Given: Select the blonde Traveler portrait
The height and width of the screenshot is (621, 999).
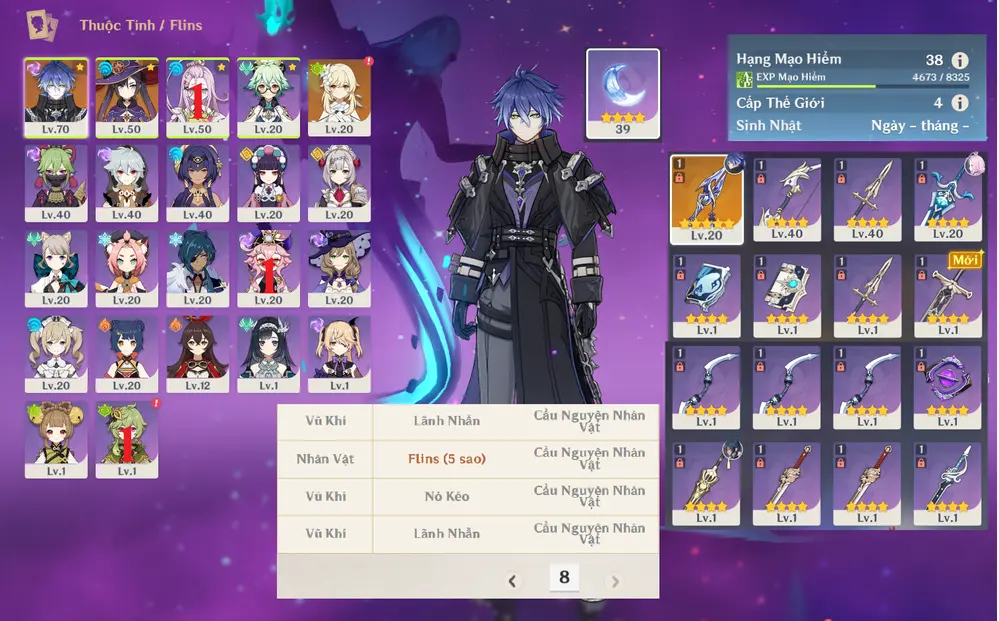Looking at the screenshot, I should point(339,94).
